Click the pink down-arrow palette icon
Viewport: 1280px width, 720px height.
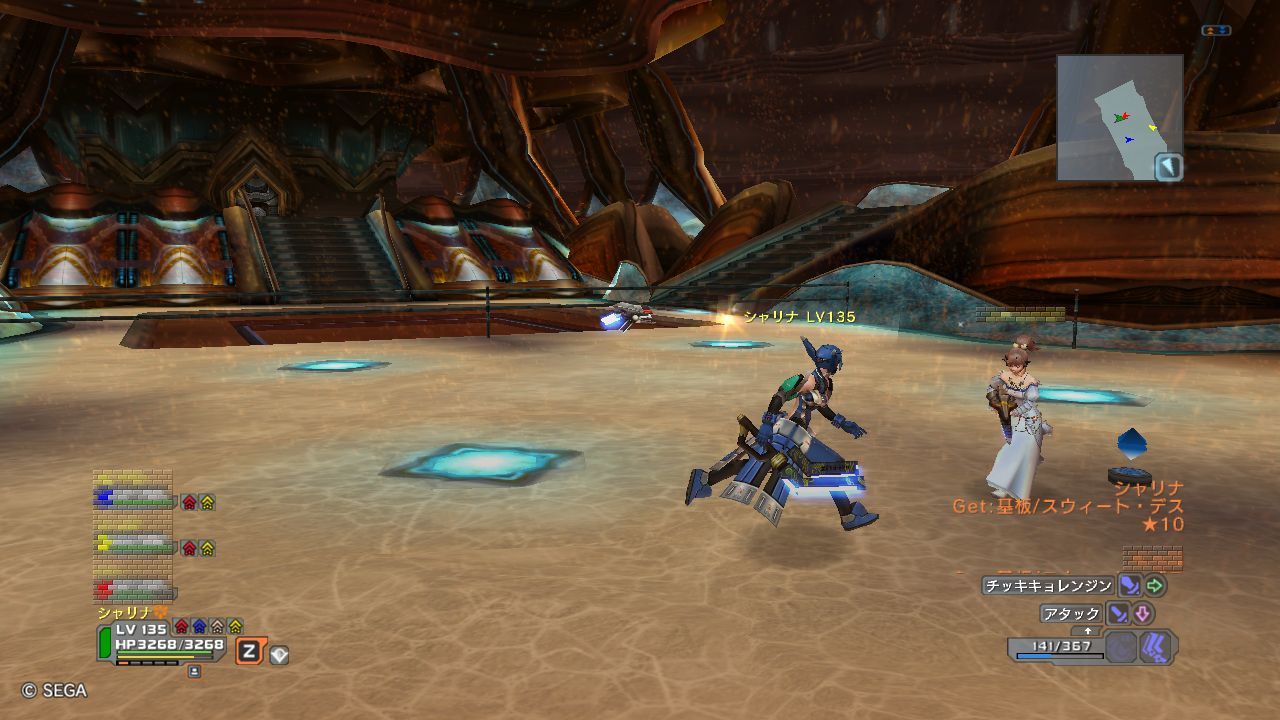point(1142,614)
